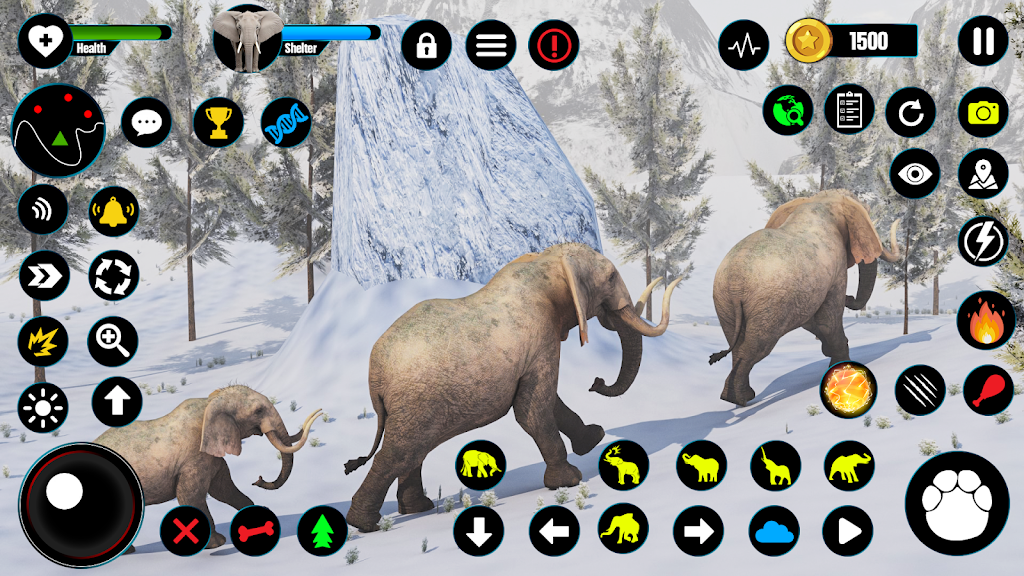Take a screenshot with the camera button
The width and height of the screenshot is (1024, 576).
(x=983, y=113)
